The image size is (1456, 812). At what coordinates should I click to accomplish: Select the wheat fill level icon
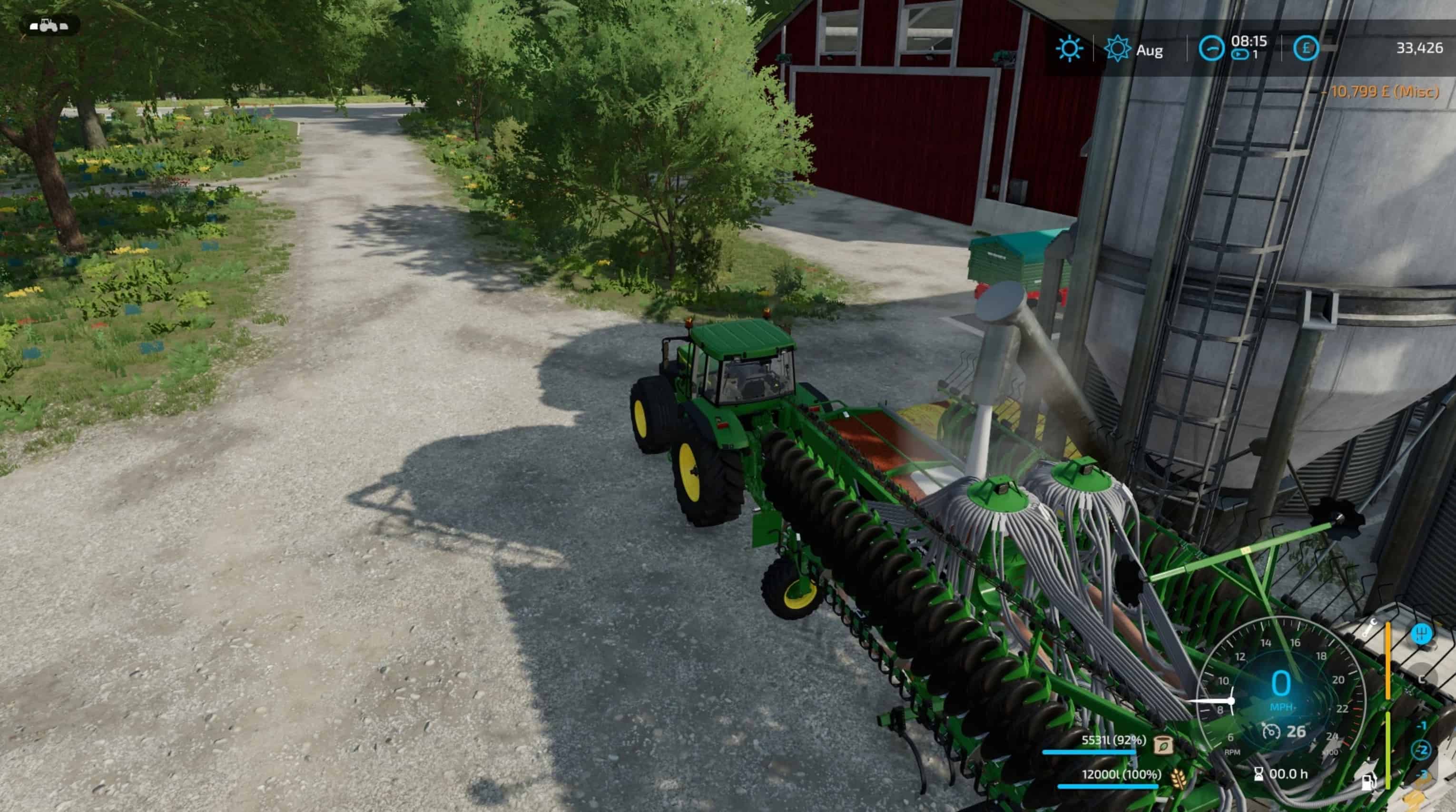(1178, 779)
